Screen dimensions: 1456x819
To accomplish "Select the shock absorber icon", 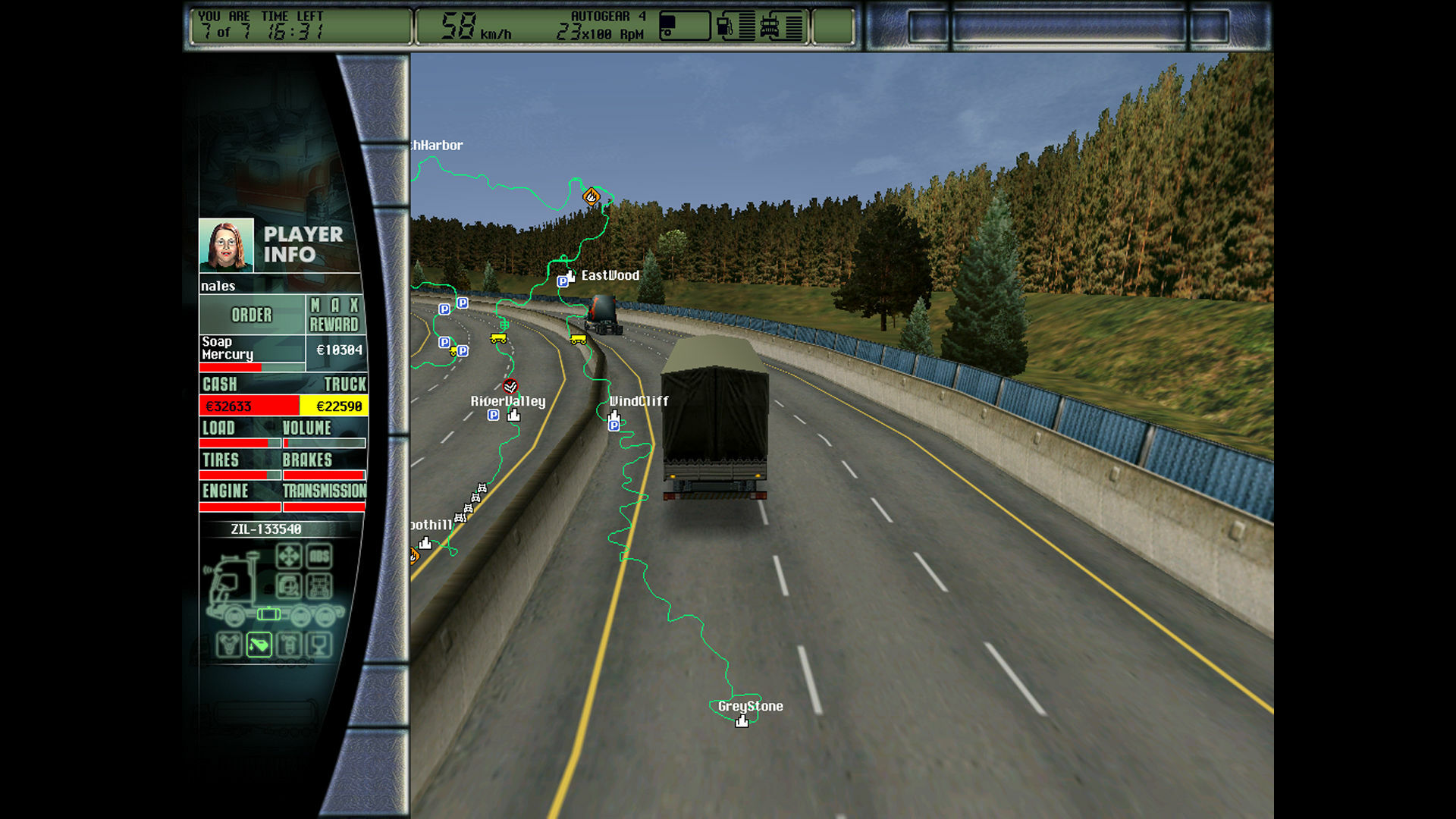I will pyautogui.click(x=288, y=644).
